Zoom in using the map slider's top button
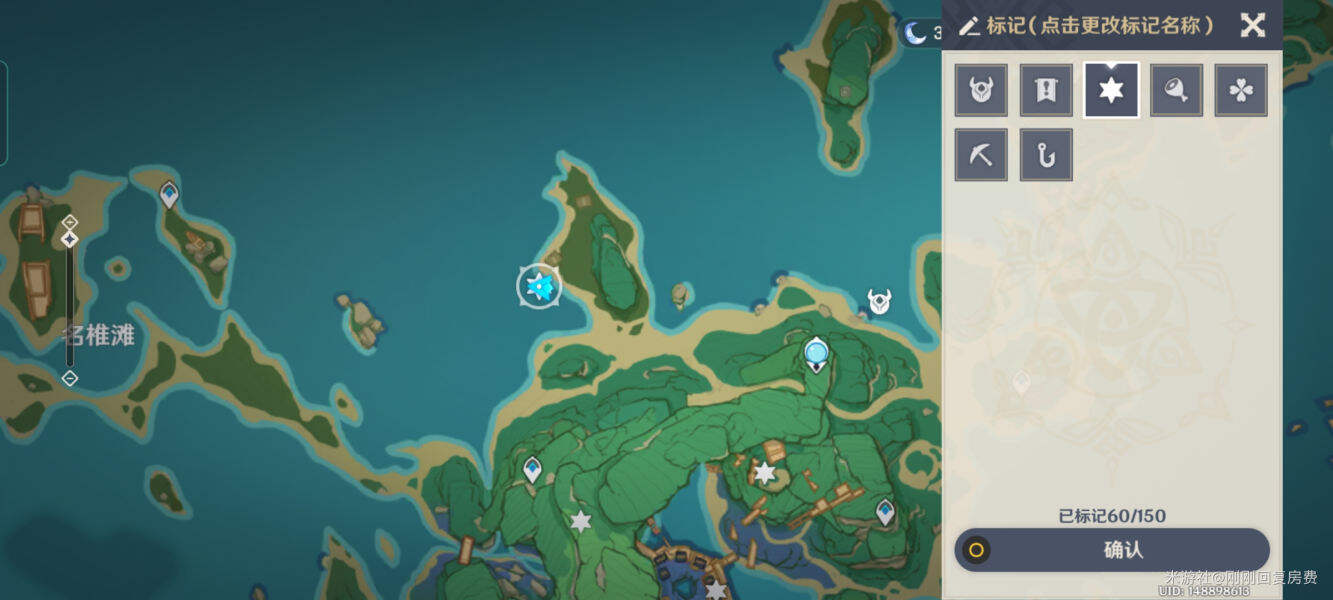Image resolution: width=1333 pixels, height=600 pixels. [x=69, y=221]
